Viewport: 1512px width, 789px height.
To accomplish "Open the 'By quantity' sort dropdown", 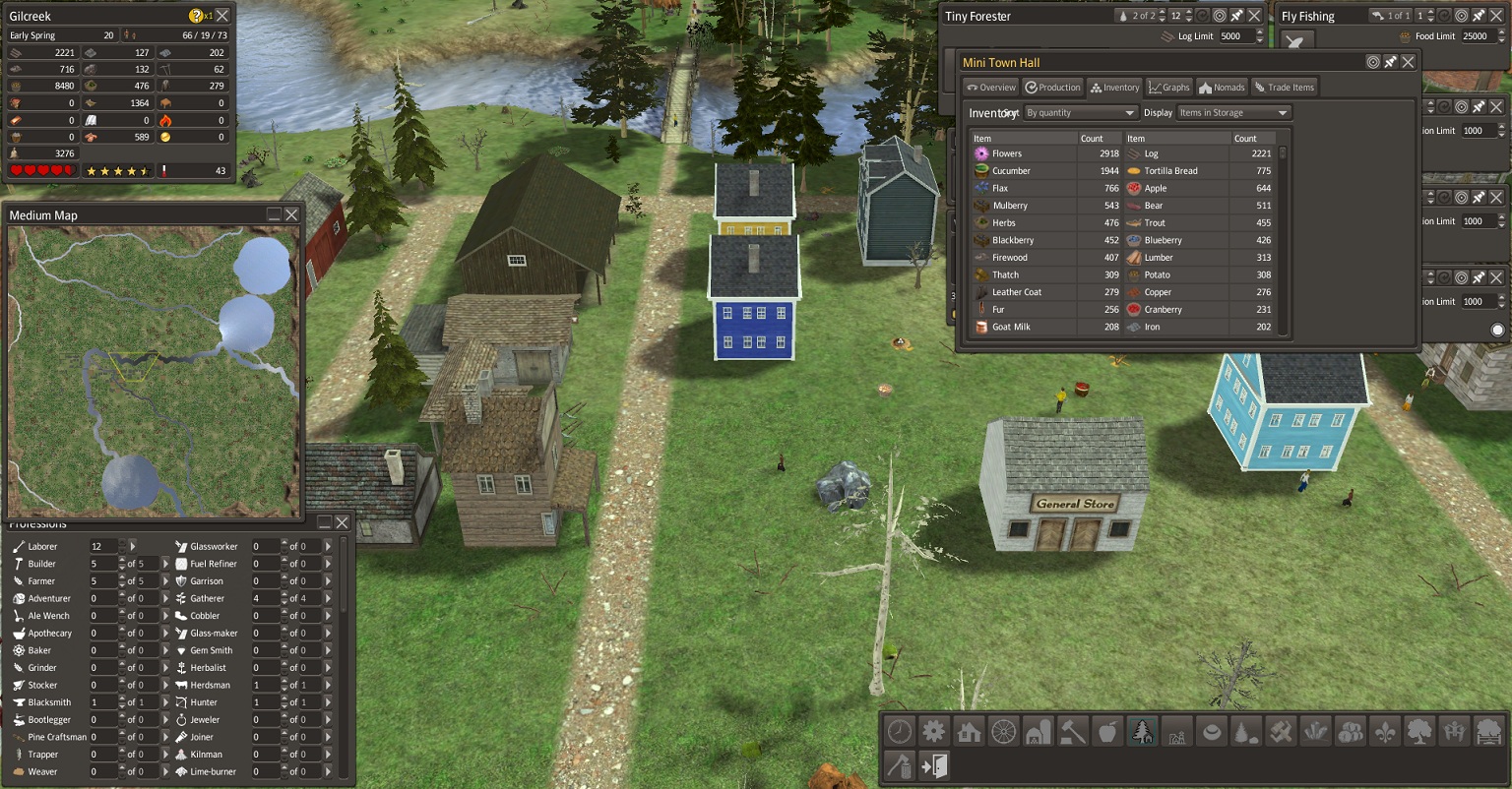I will tap(1080, 113).
